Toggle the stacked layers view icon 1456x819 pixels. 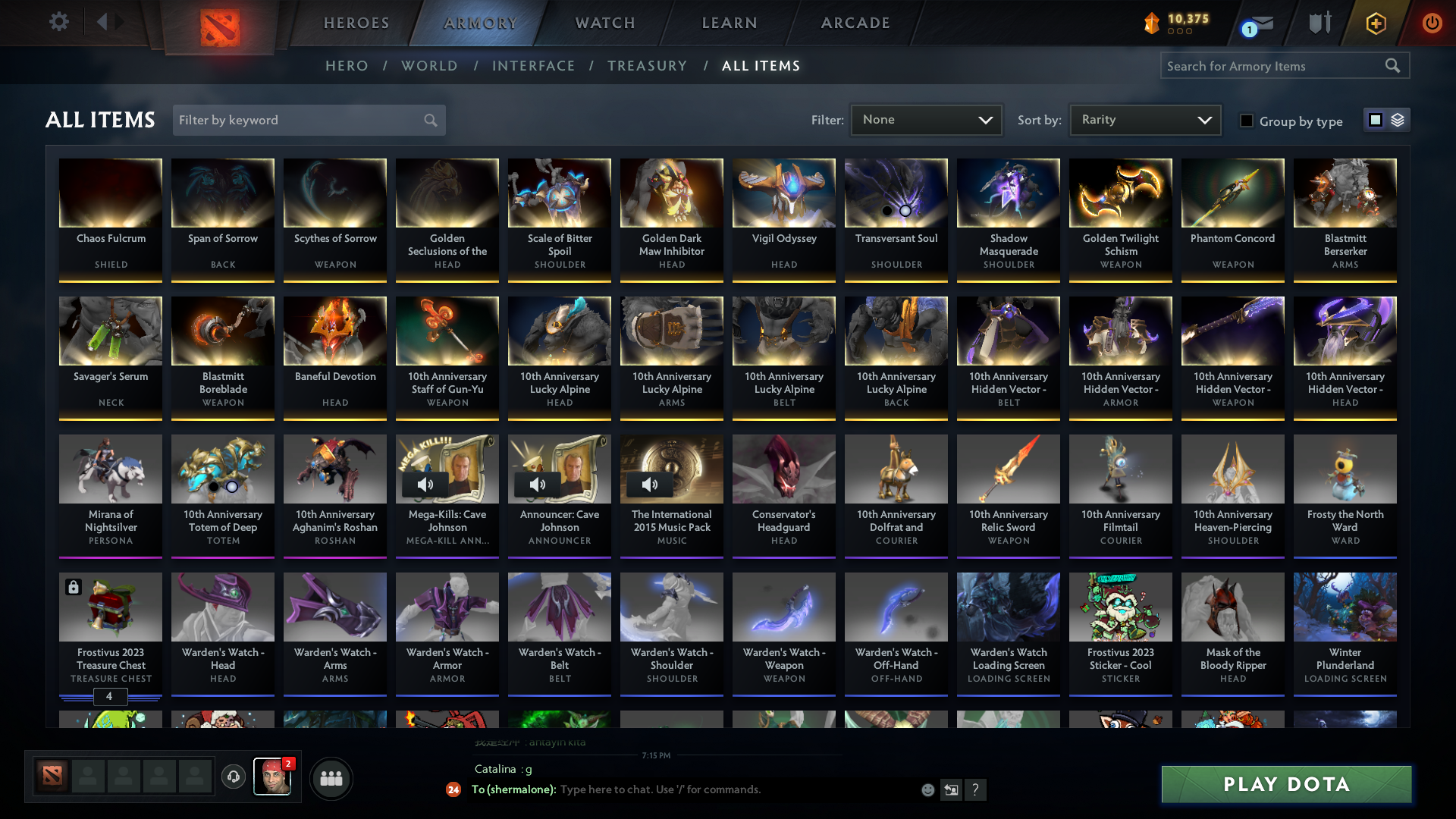1398,120
